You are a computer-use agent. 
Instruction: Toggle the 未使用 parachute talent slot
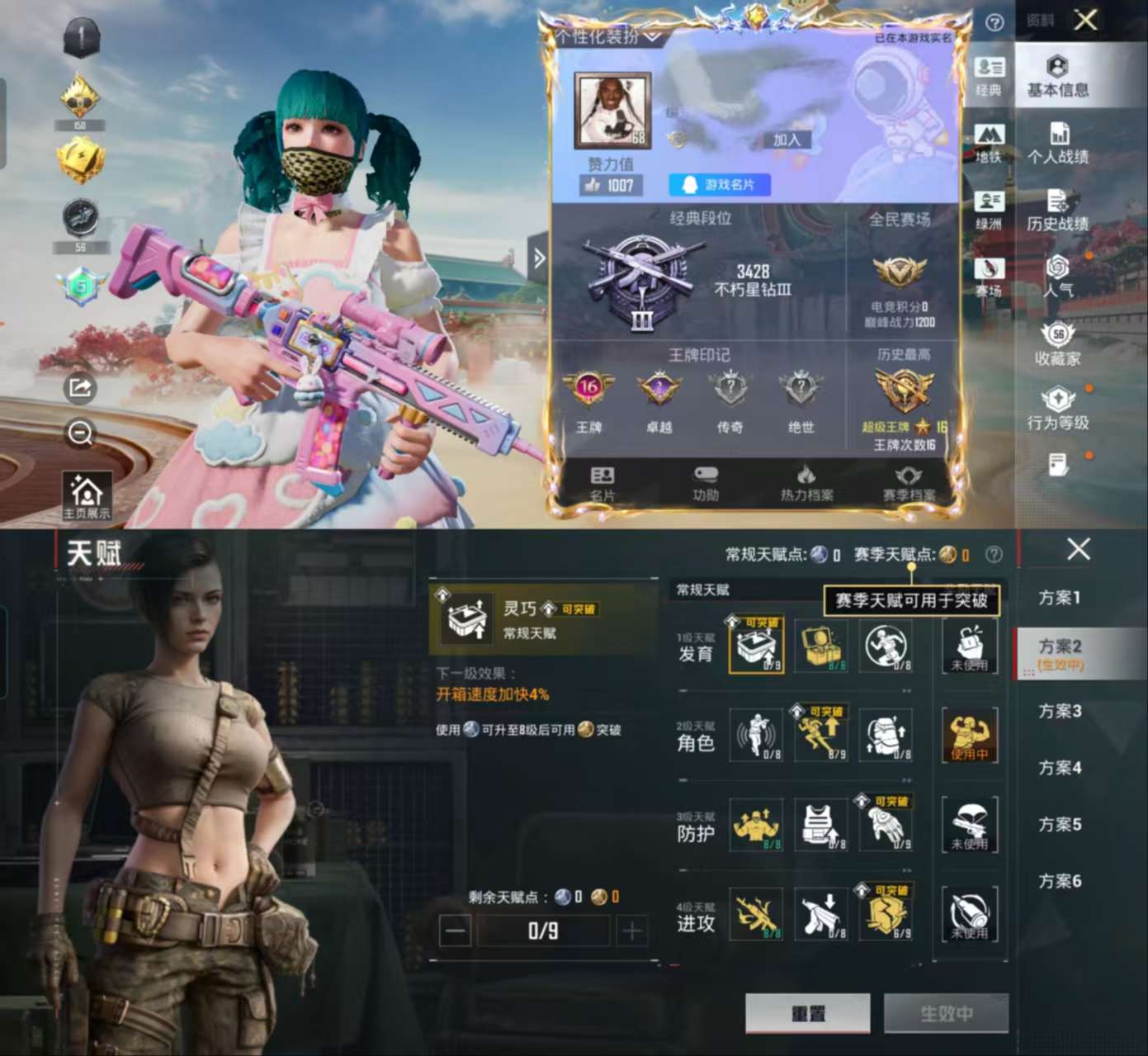[x=971, y=826]
